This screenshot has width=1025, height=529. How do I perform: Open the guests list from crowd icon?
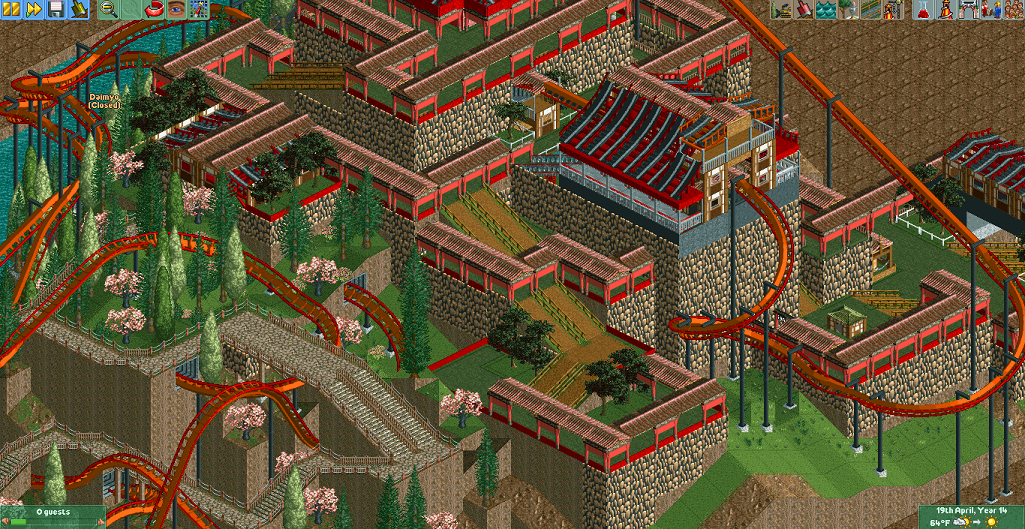pos(1012,9)
